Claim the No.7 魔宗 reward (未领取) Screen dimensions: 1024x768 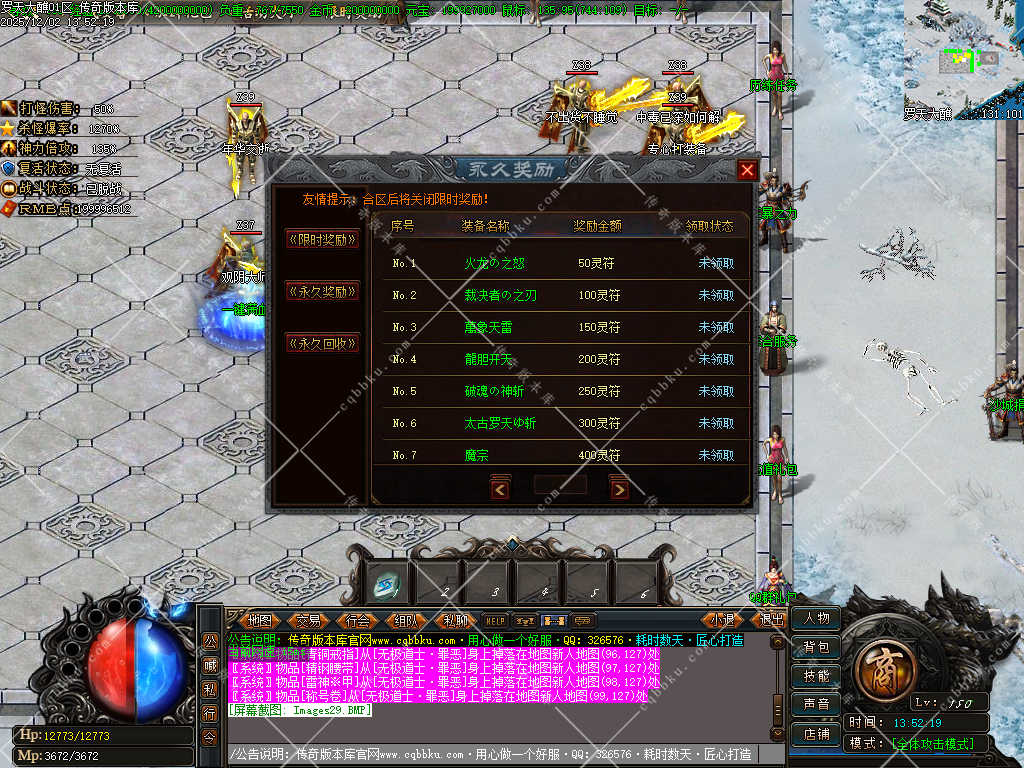click(716, 456)
